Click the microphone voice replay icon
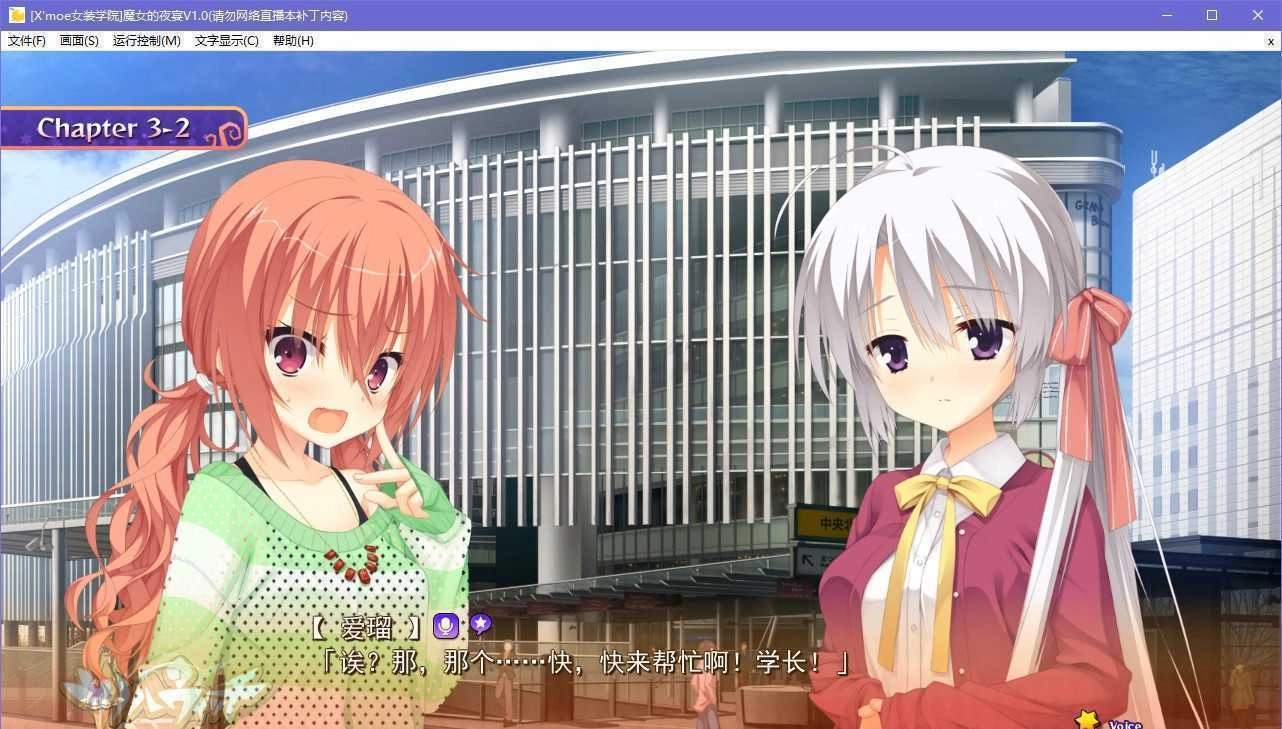This screenshot has width=1282, height=729. click(444, 625)
